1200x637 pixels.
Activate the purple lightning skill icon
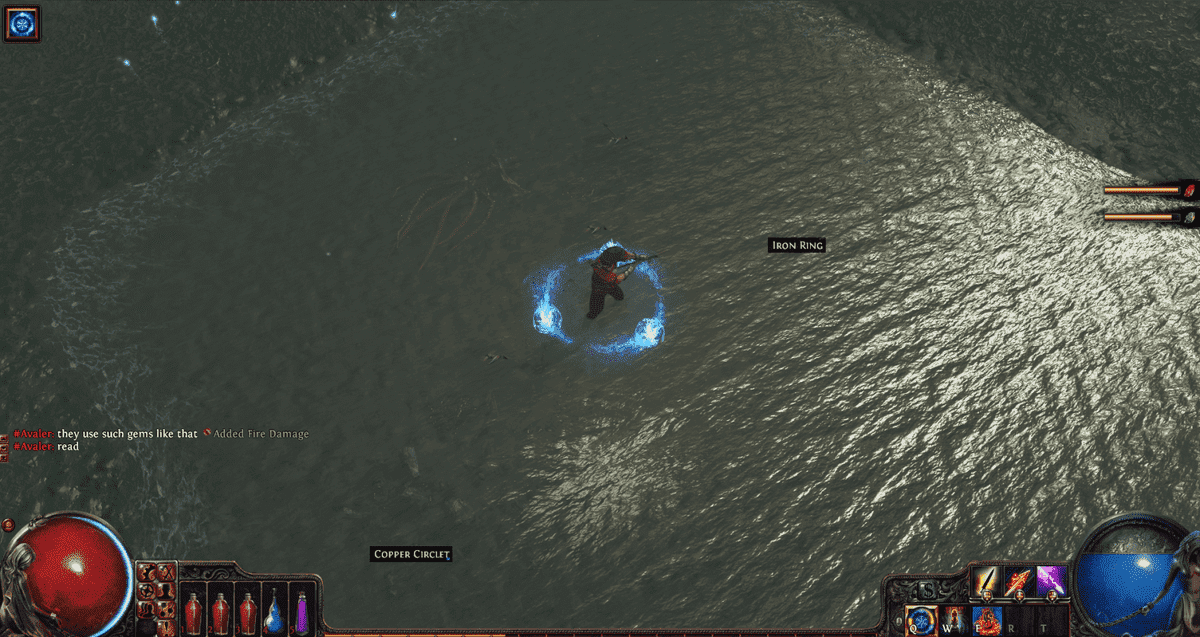pos(1051,581)
